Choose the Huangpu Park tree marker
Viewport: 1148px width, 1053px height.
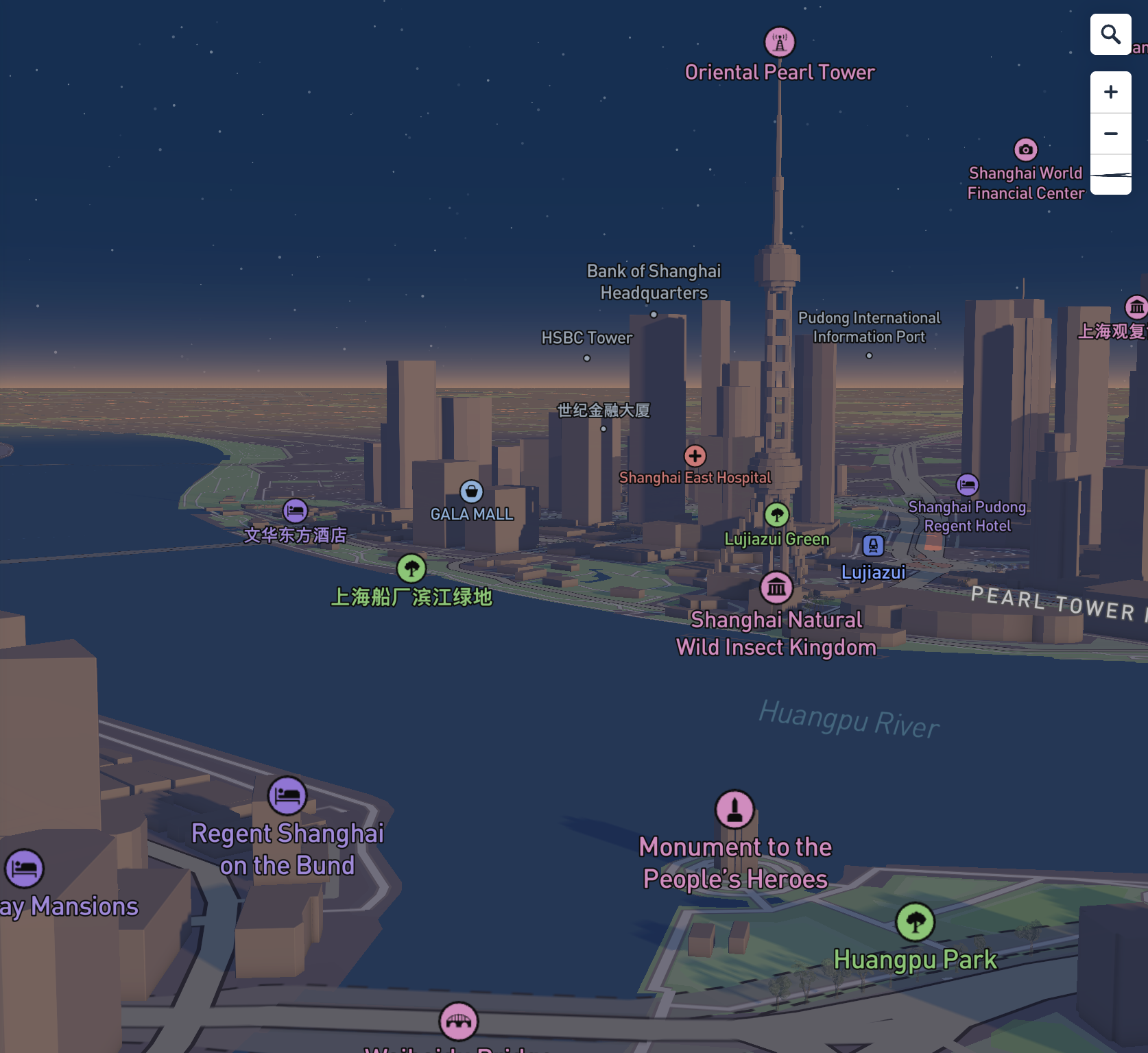[x=915, y=922]
